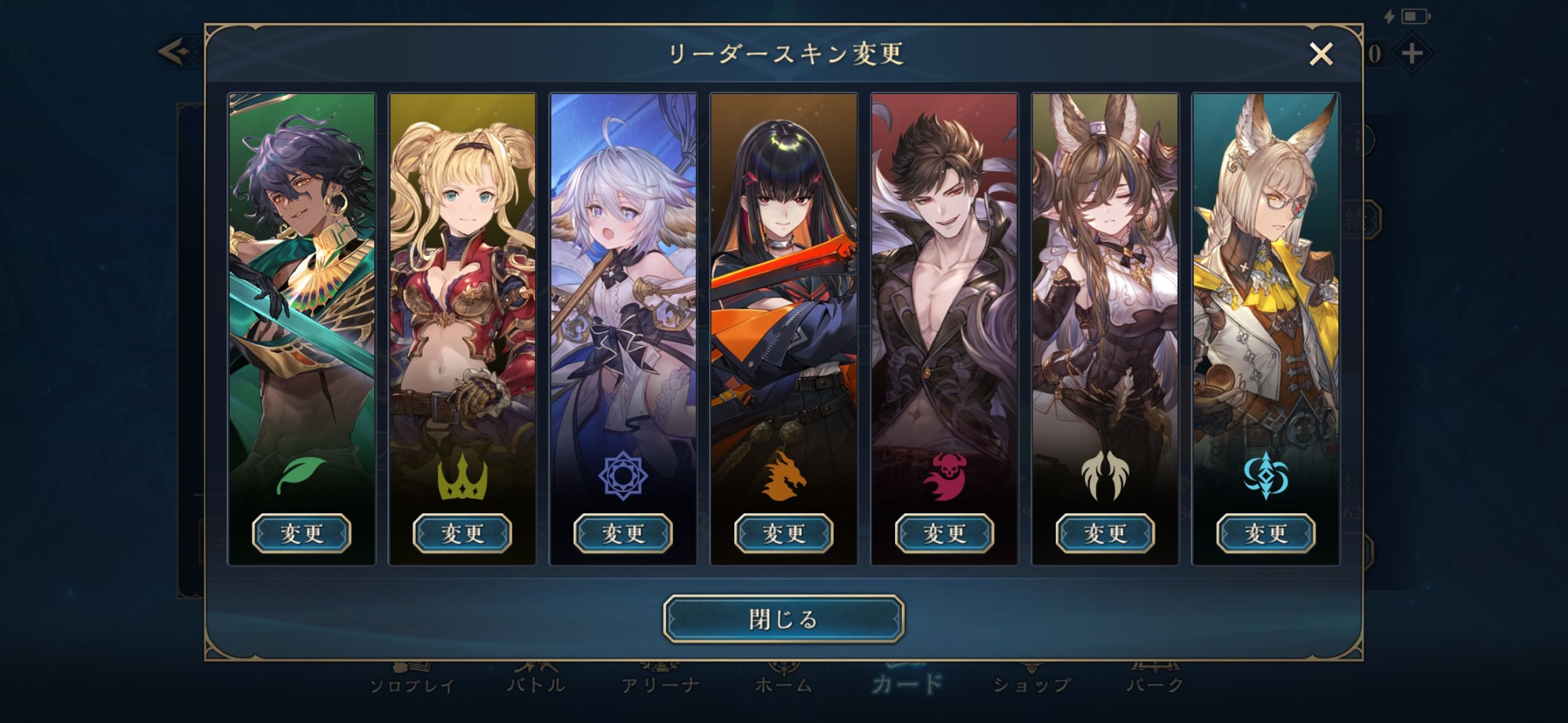Viewport: 1568px width, 723px height.
Task: Change the orange dragon Dragoncraft leader skin
Action: tap(784, 533)
